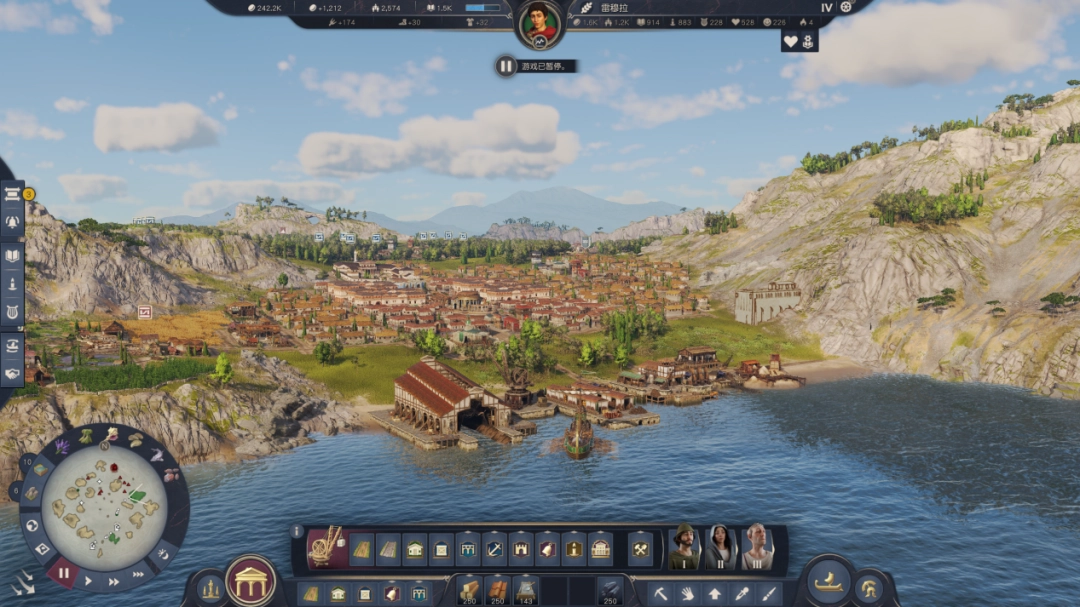The width and height of the screenshot is (1080, 607).
Task: Click the heart icon below the top bar
Action: point(791,41)
